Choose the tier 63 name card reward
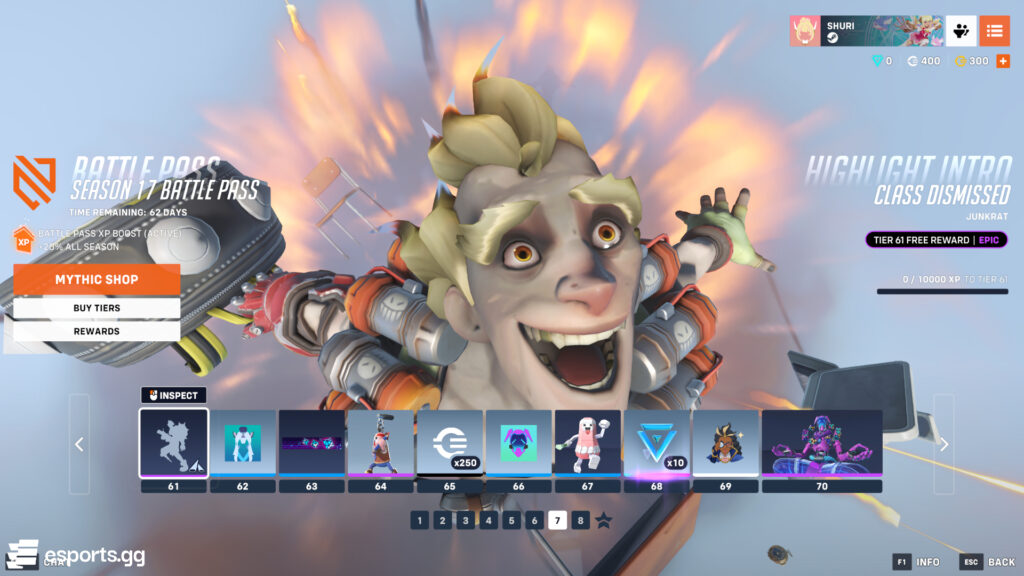The width and height of the screenshot is (1024, 576). coord(312,443)
